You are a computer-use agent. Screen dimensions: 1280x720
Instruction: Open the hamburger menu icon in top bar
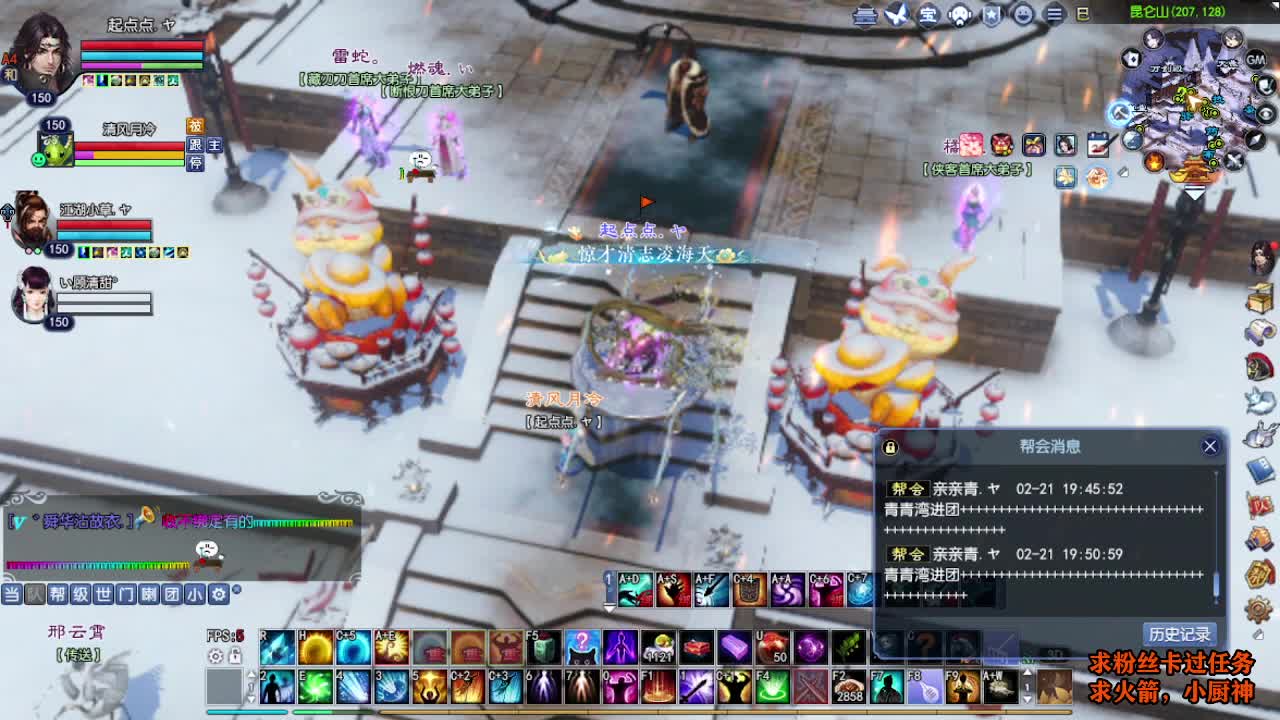pos(1053,13)
